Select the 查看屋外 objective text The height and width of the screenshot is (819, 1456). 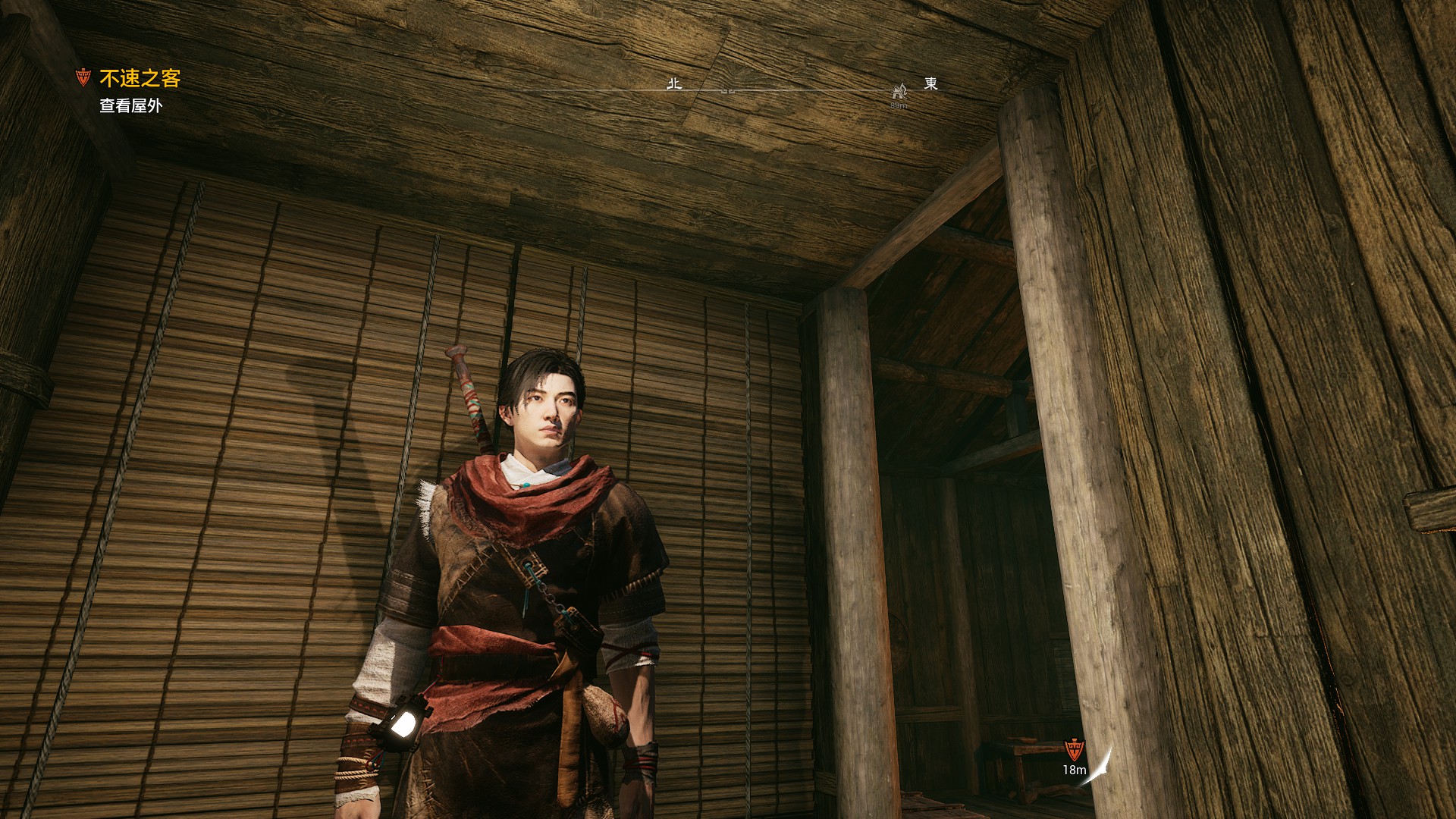coord(130,106)
